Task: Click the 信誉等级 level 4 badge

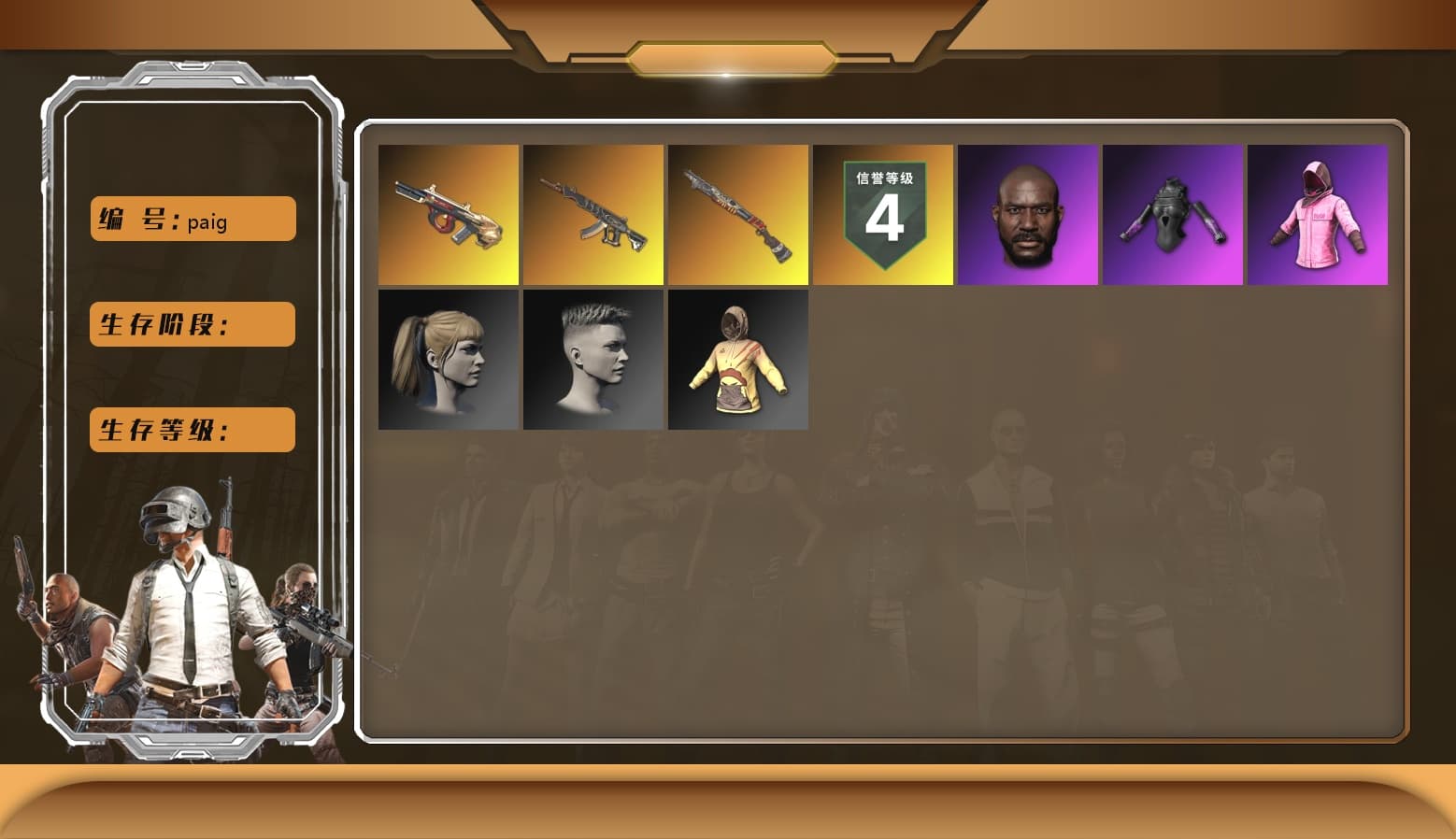Action: [884, 215]
